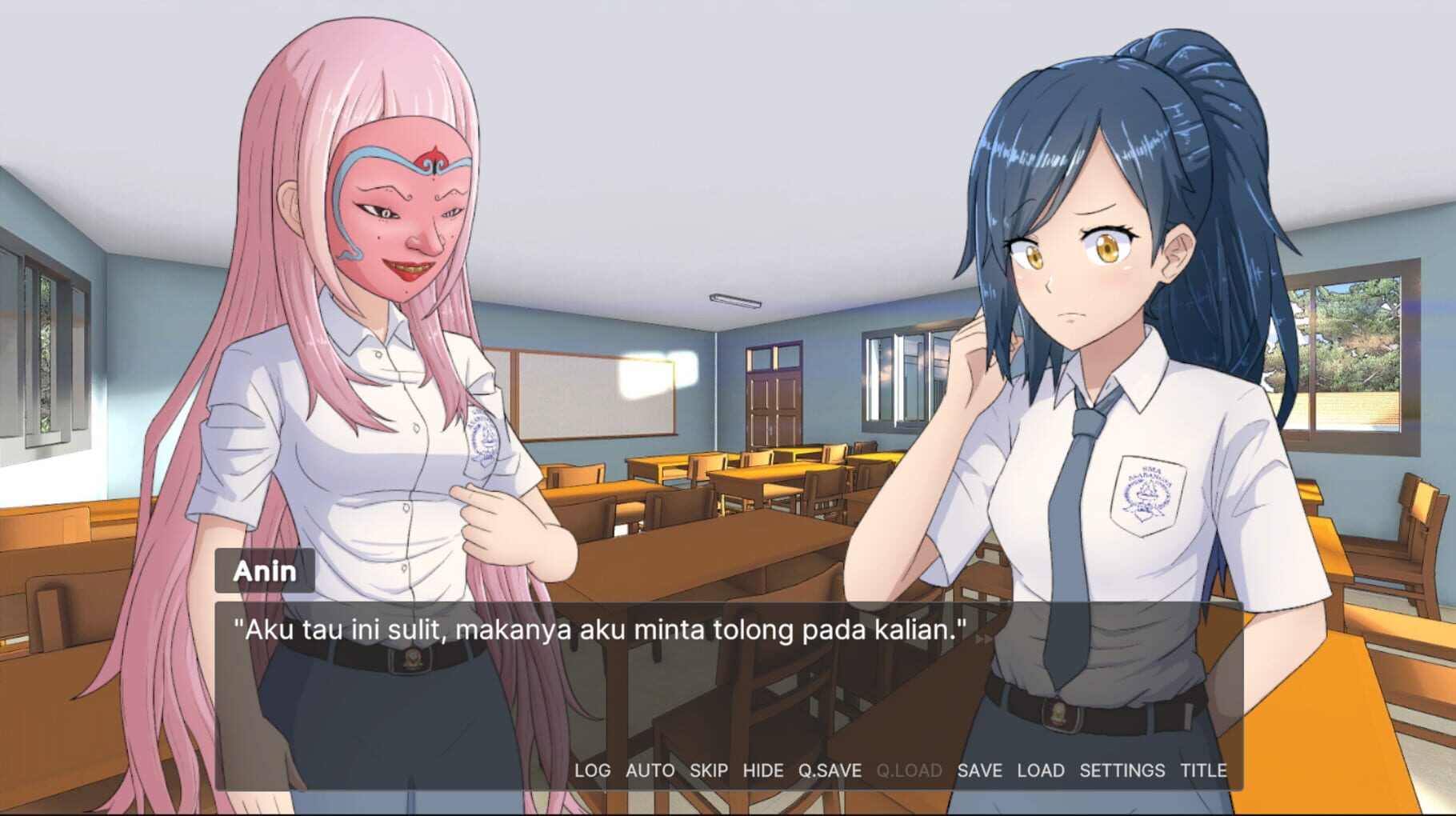Image resolution: width=1456 pixels, height=816 pixels.
Task: Open the LOAD screen
Action: 1040,771
